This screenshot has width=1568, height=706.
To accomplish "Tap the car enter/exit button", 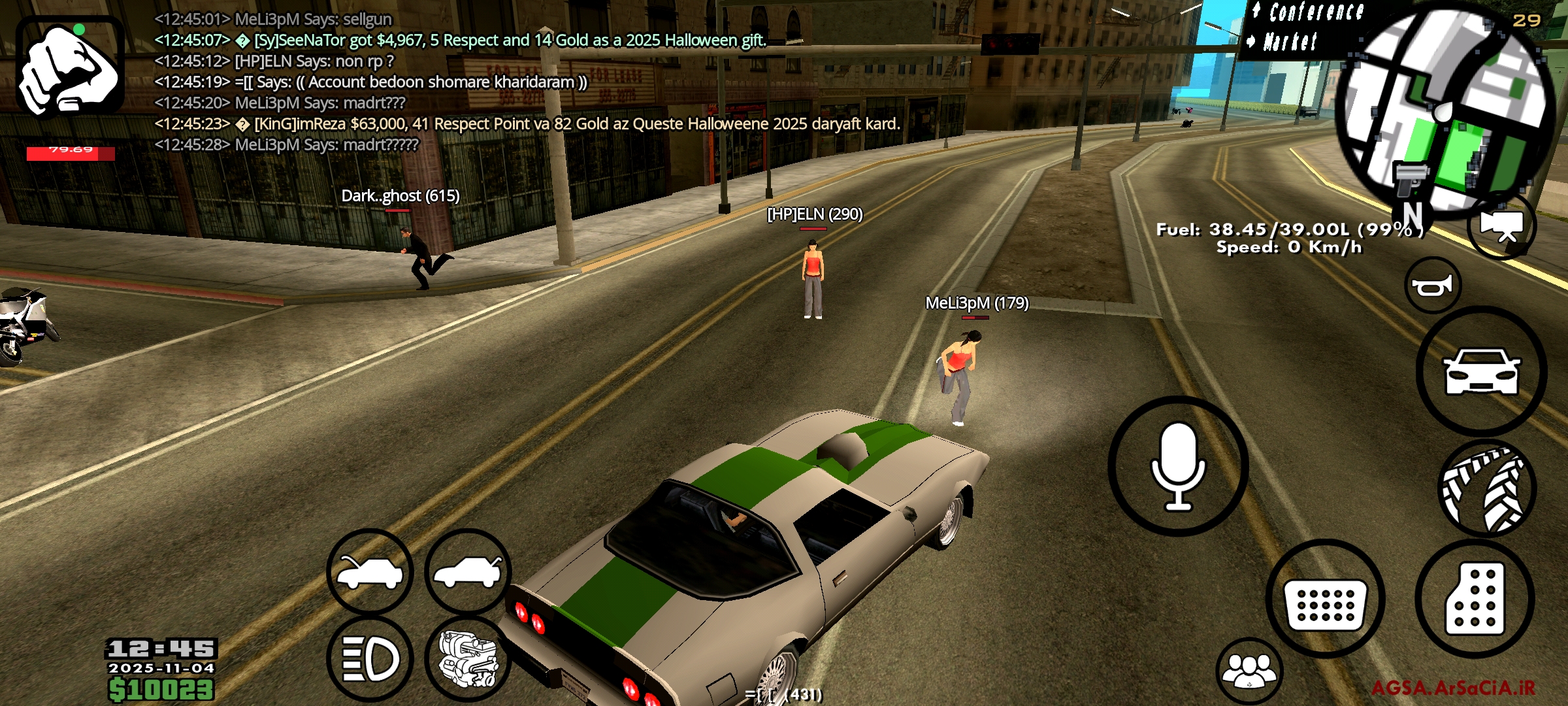I will [1481, 371].
